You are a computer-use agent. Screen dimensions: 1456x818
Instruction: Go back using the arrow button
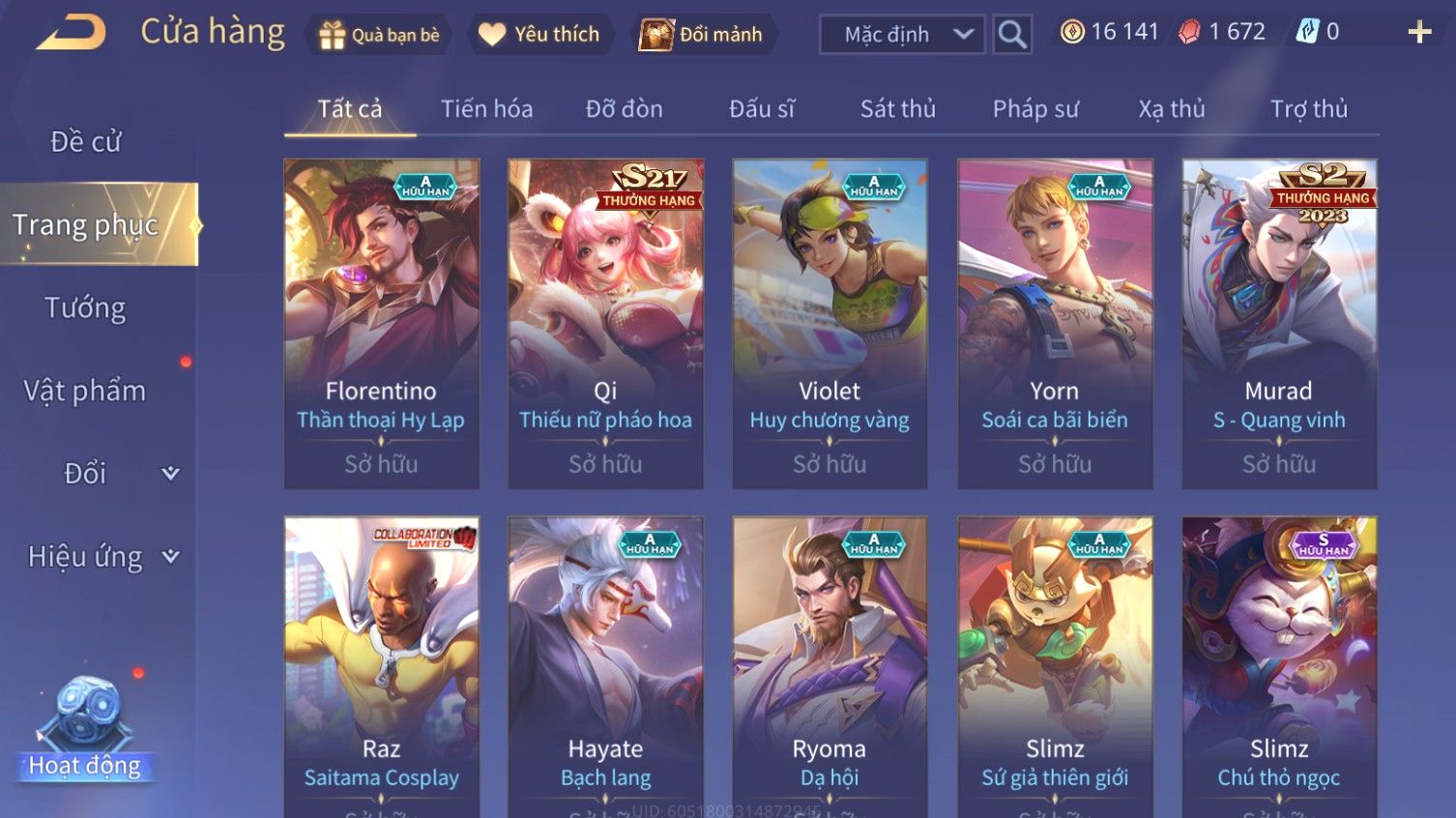(71, 33)
